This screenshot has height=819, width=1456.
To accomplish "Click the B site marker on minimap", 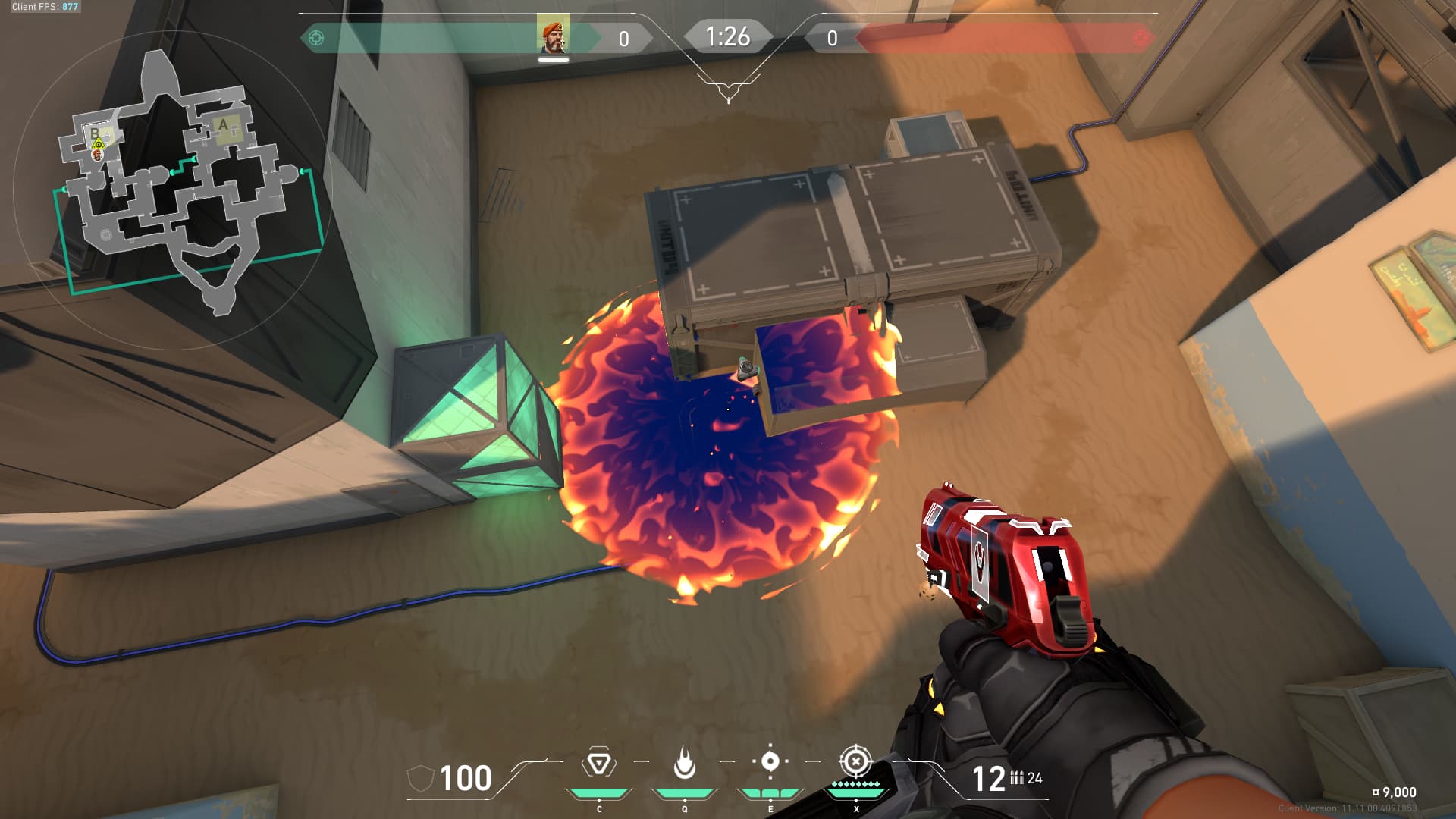I will pos(96,133).
